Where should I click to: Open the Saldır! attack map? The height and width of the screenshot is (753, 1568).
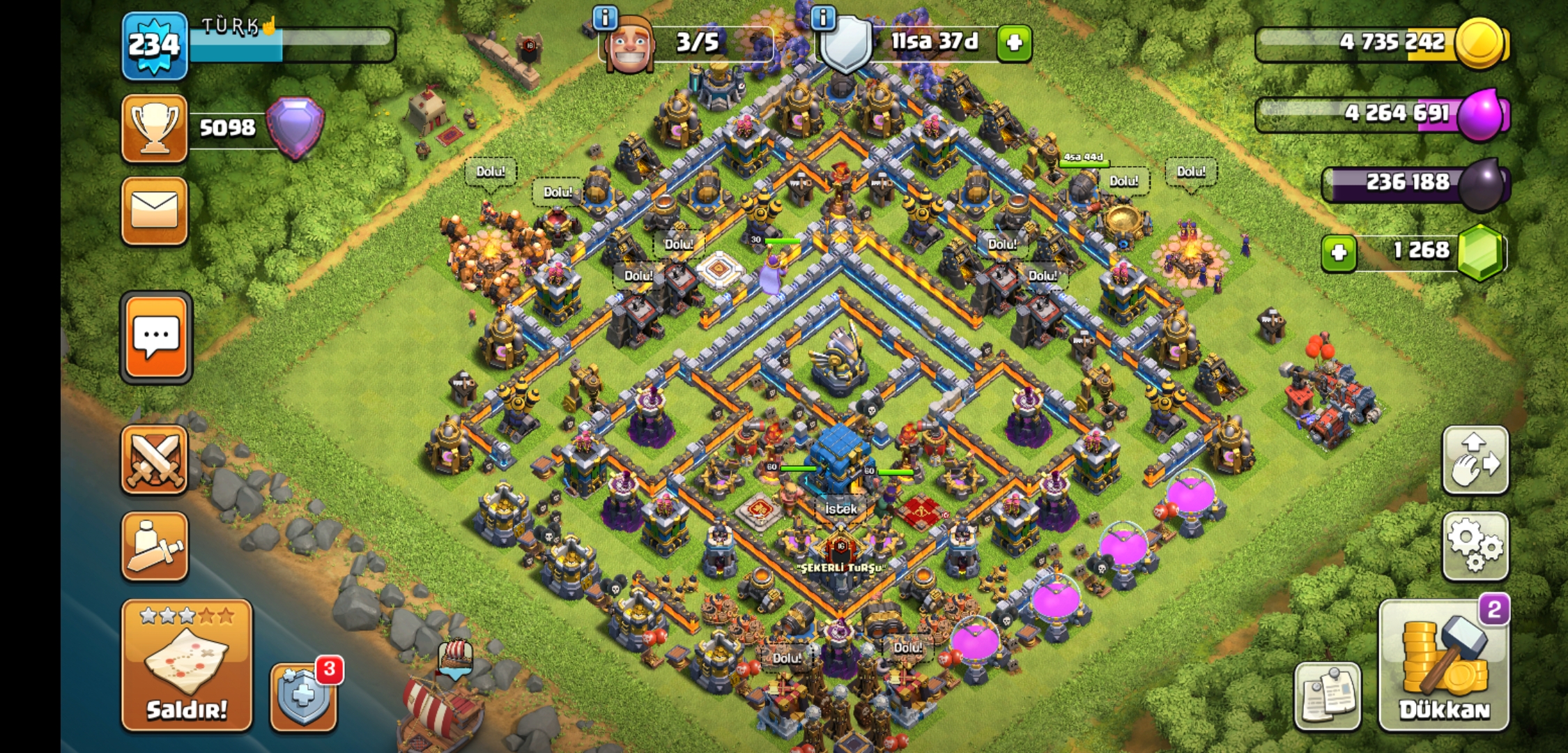(x=186, y=664)
